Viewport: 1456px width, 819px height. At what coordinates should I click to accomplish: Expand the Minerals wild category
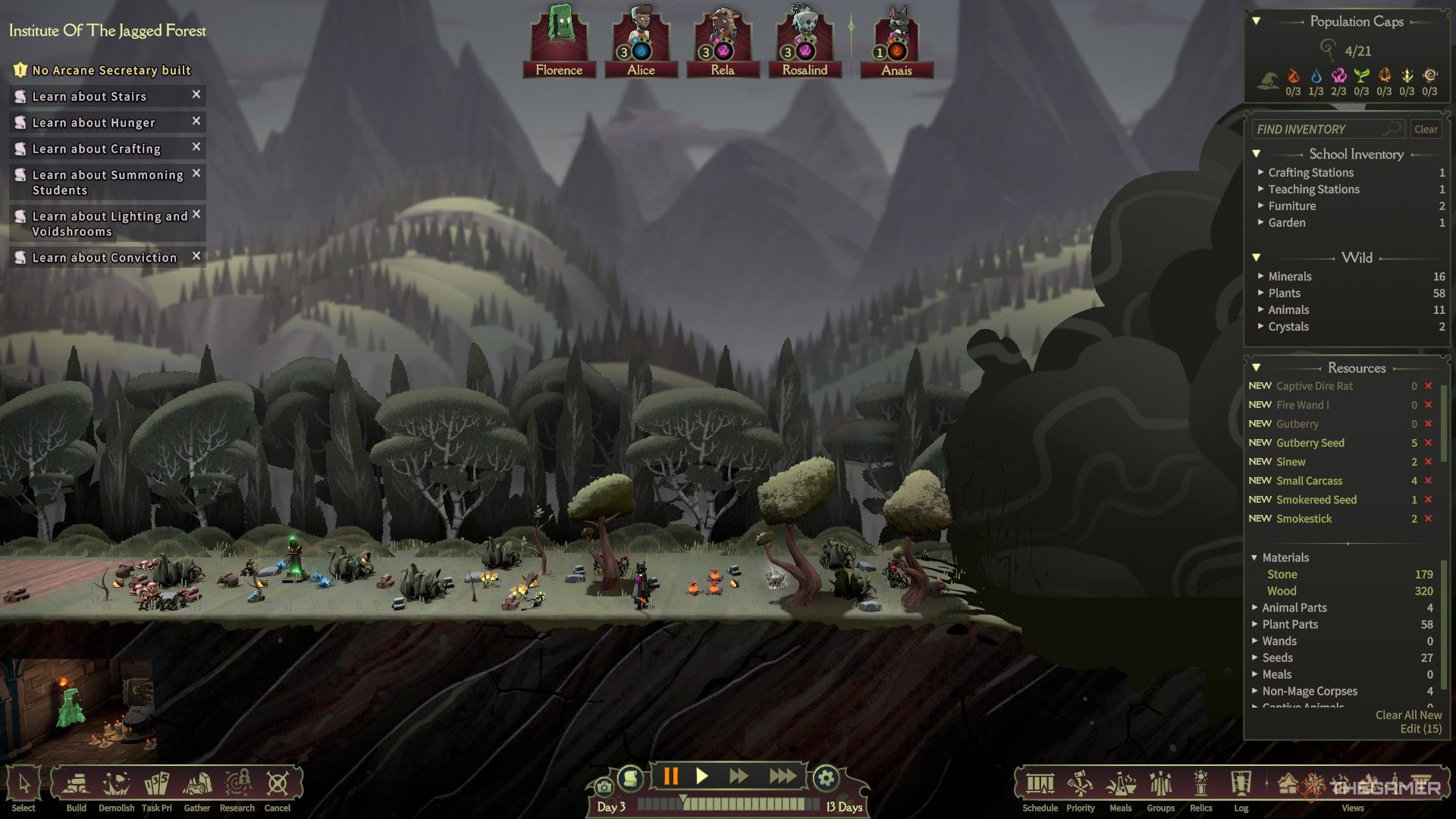pos(1289,277)
